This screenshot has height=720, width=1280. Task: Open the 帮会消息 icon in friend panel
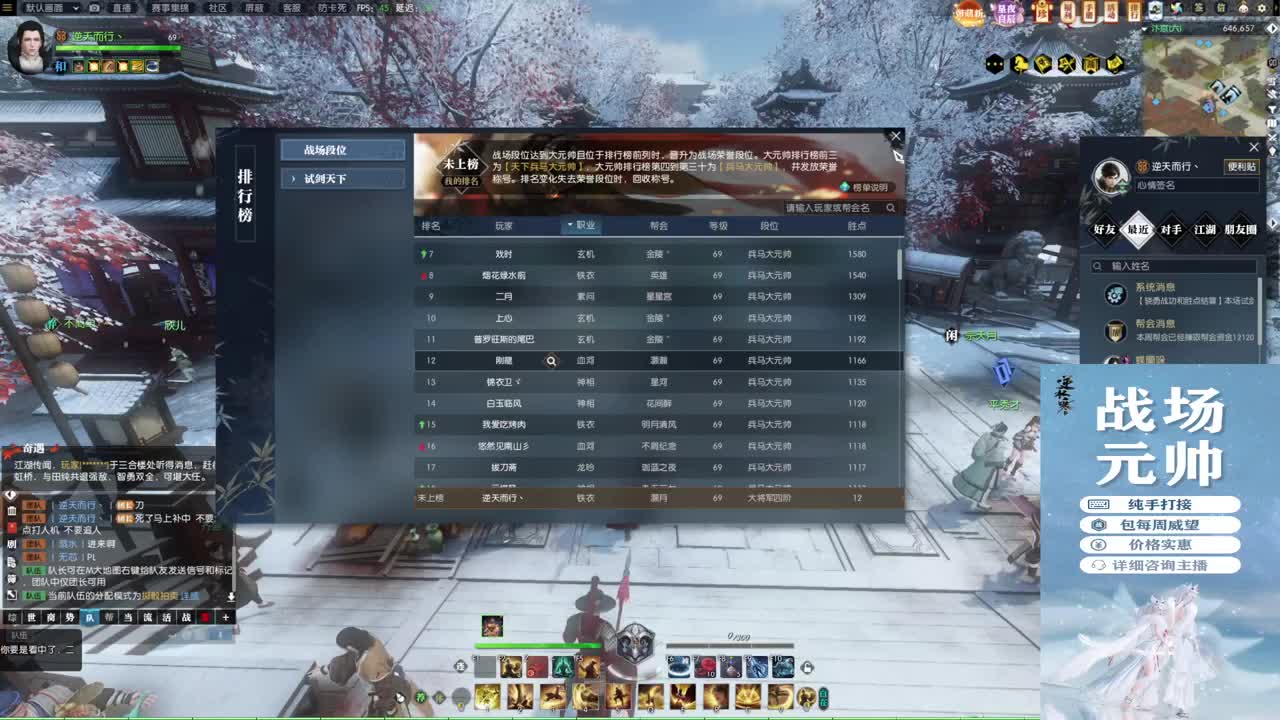(x=1114, y=331)
